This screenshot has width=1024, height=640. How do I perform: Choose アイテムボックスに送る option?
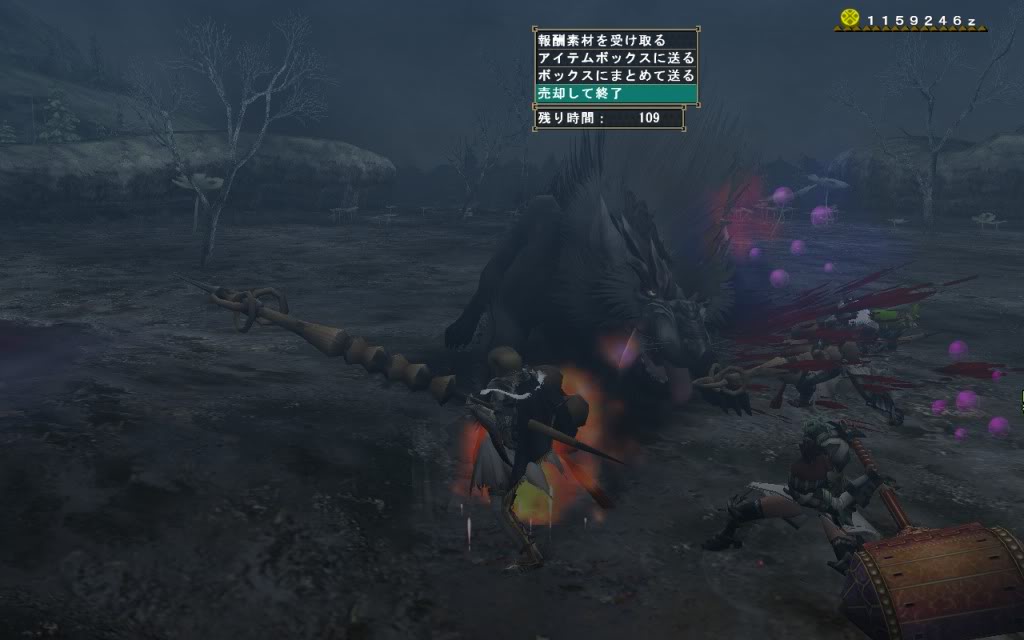(614, 58)
